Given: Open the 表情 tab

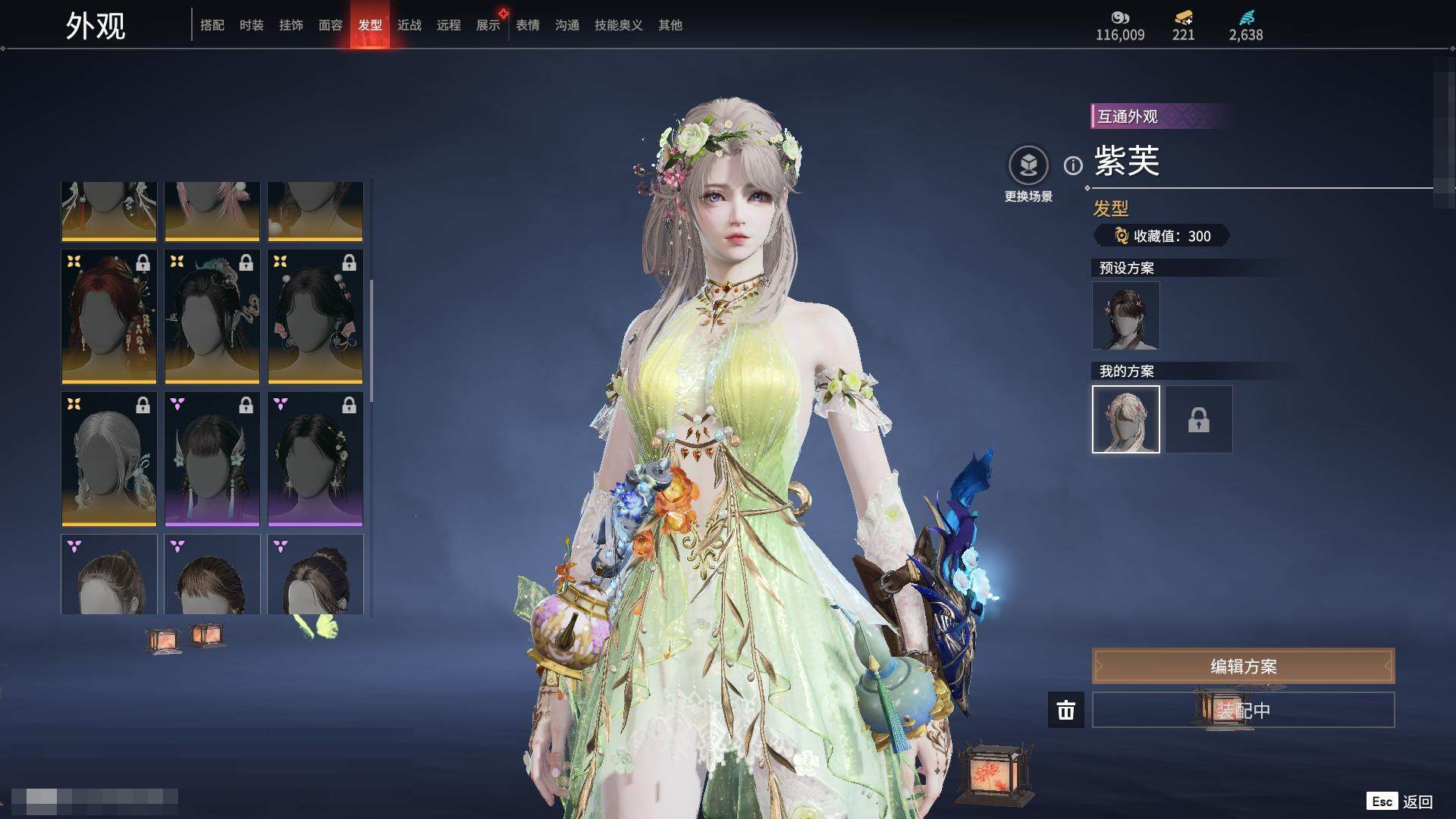Looking at the screenshot, I should click(x=528, y=25).
